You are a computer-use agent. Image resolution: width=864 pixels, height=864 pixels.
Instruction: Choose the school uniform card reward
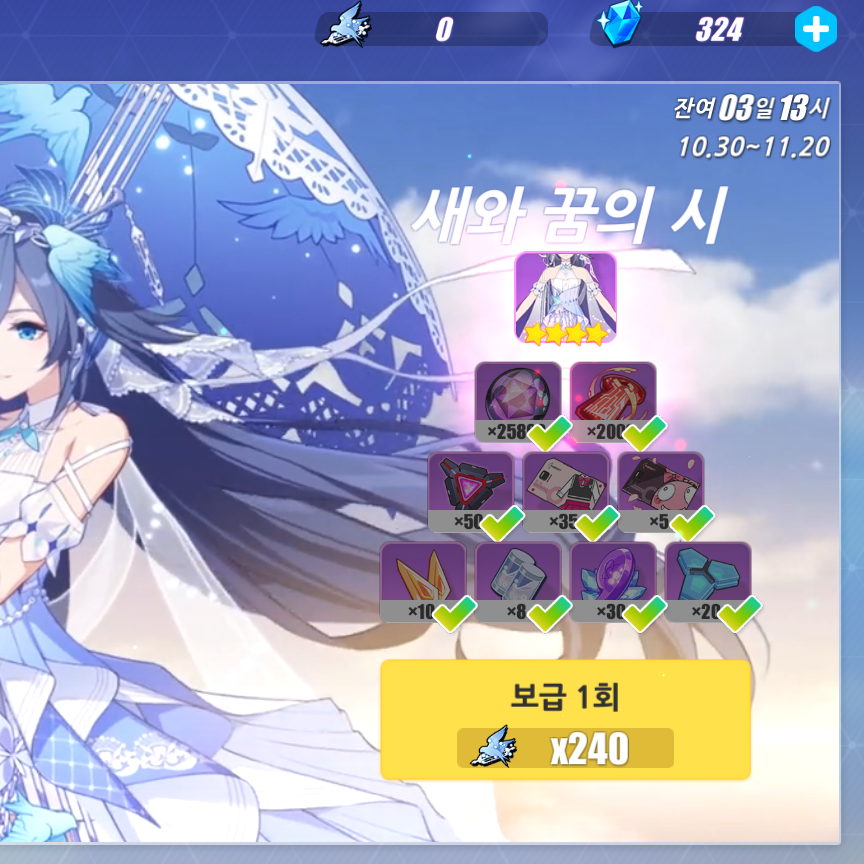[x=565, y=490]
